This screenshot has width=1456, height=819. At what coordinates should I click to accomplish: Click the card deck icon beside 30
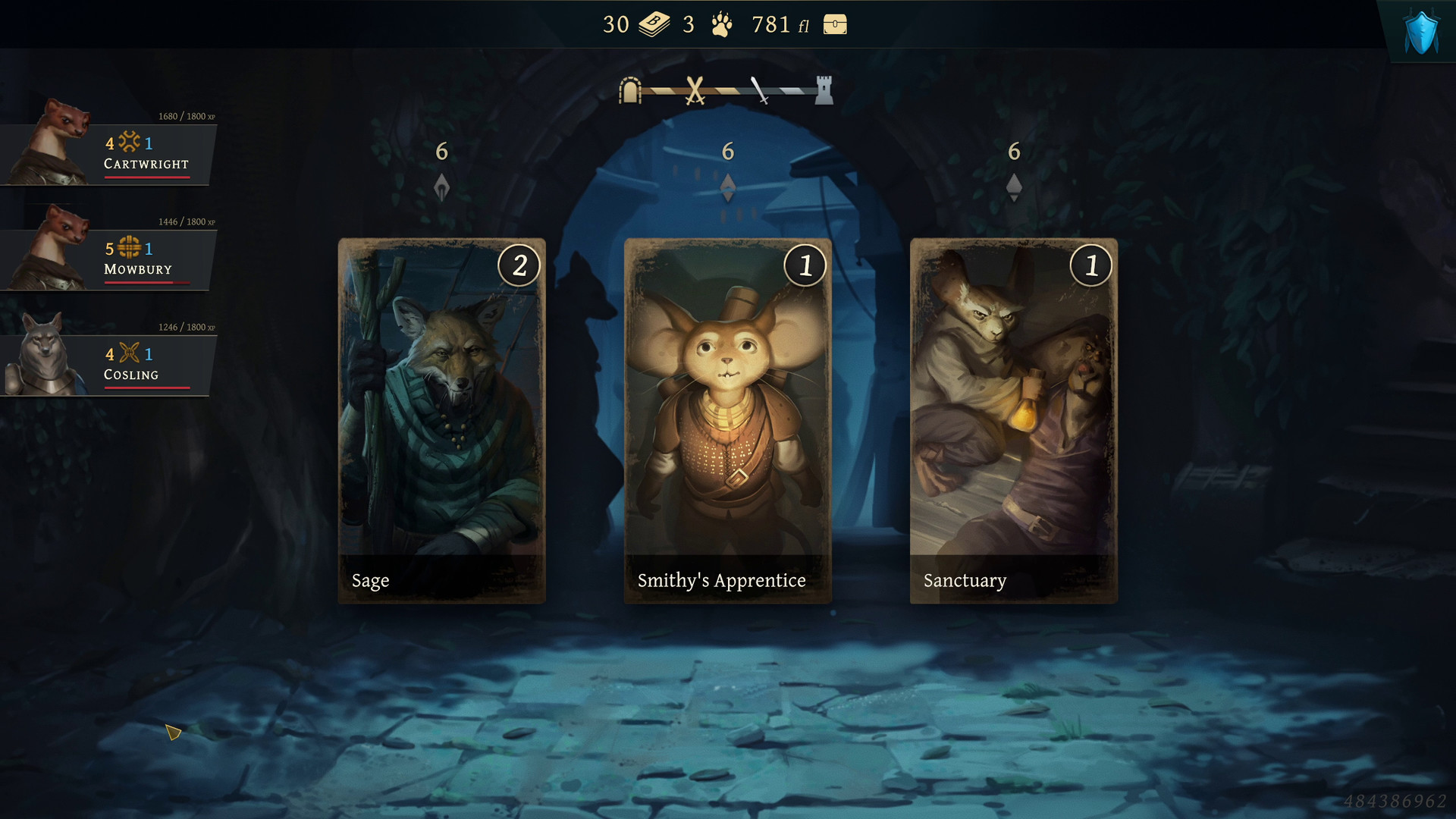tap(654, 24)
